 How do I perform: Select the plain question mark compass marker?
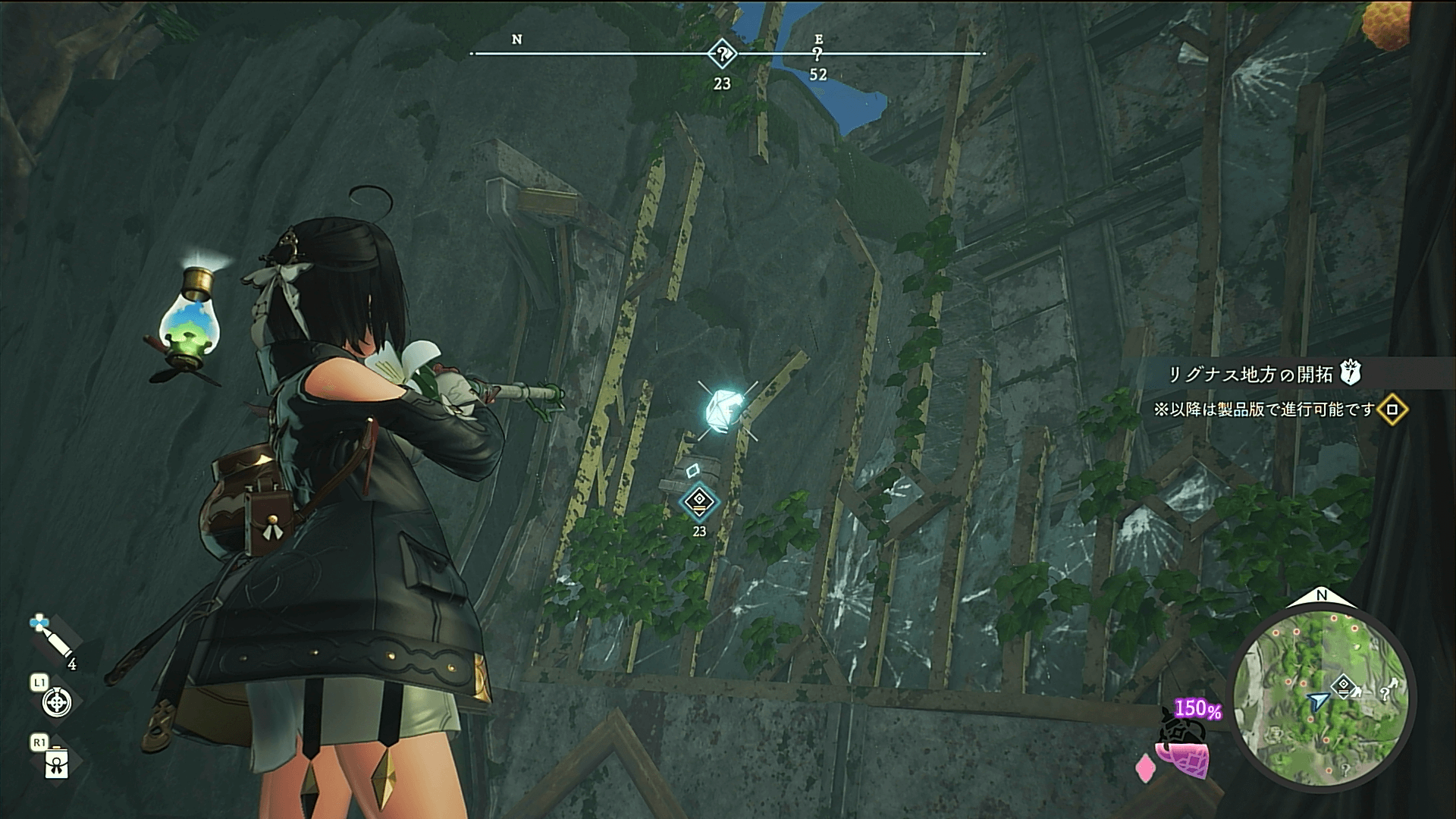[x=817, y=55]
